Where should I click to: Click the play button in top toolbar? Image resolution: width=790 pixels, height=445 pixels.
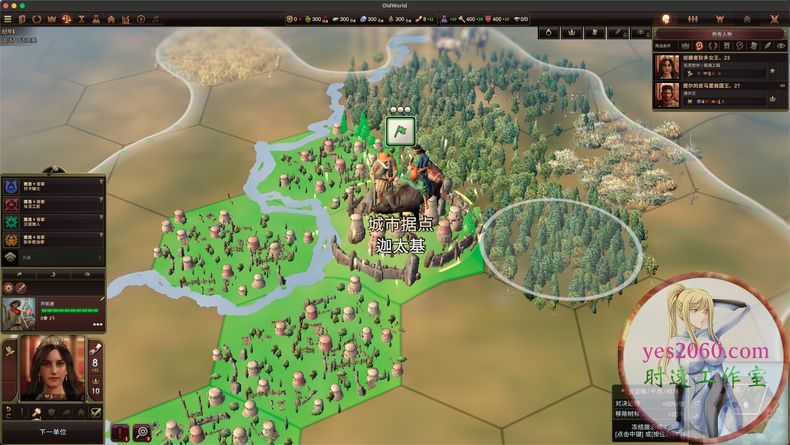[x=142, y=18]
